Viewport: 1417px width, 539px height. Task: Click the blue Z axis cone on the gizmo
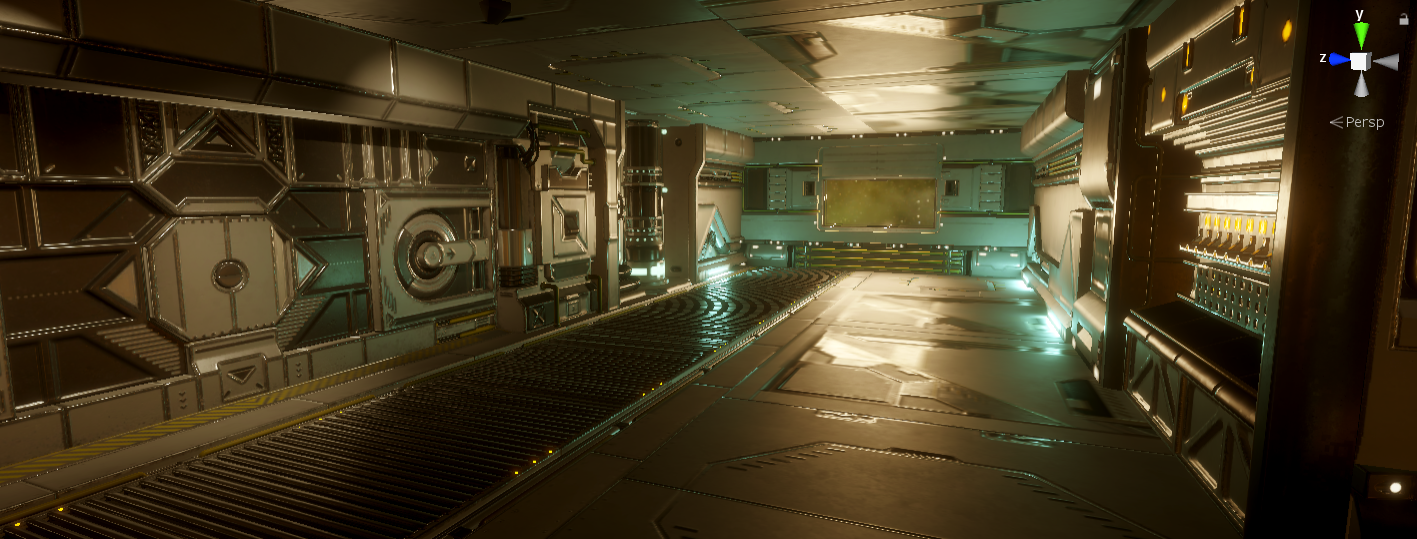coord(1339,60)
